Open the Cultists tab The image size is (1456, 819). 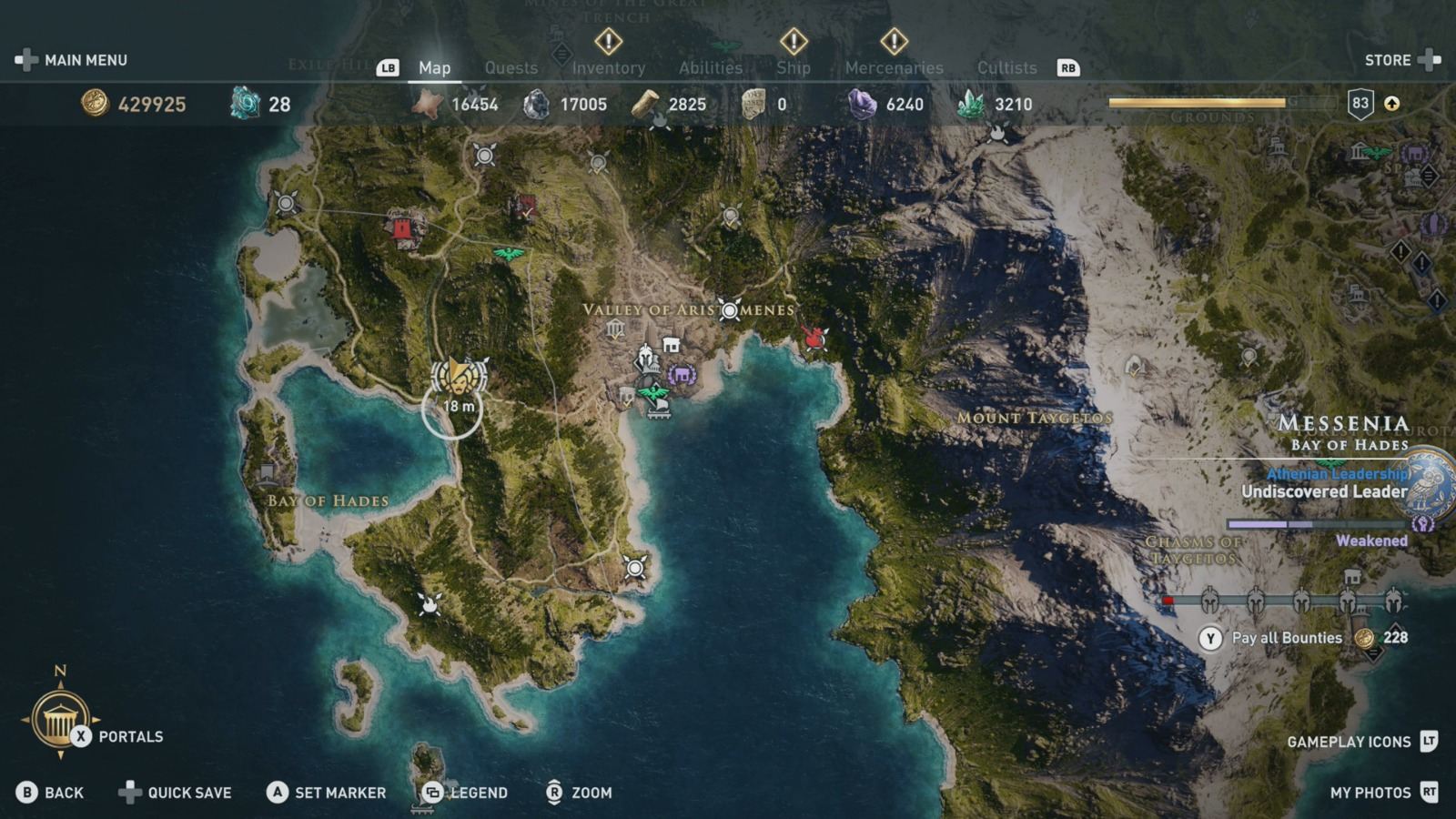pyautogui.click(x=1006, y=67)
